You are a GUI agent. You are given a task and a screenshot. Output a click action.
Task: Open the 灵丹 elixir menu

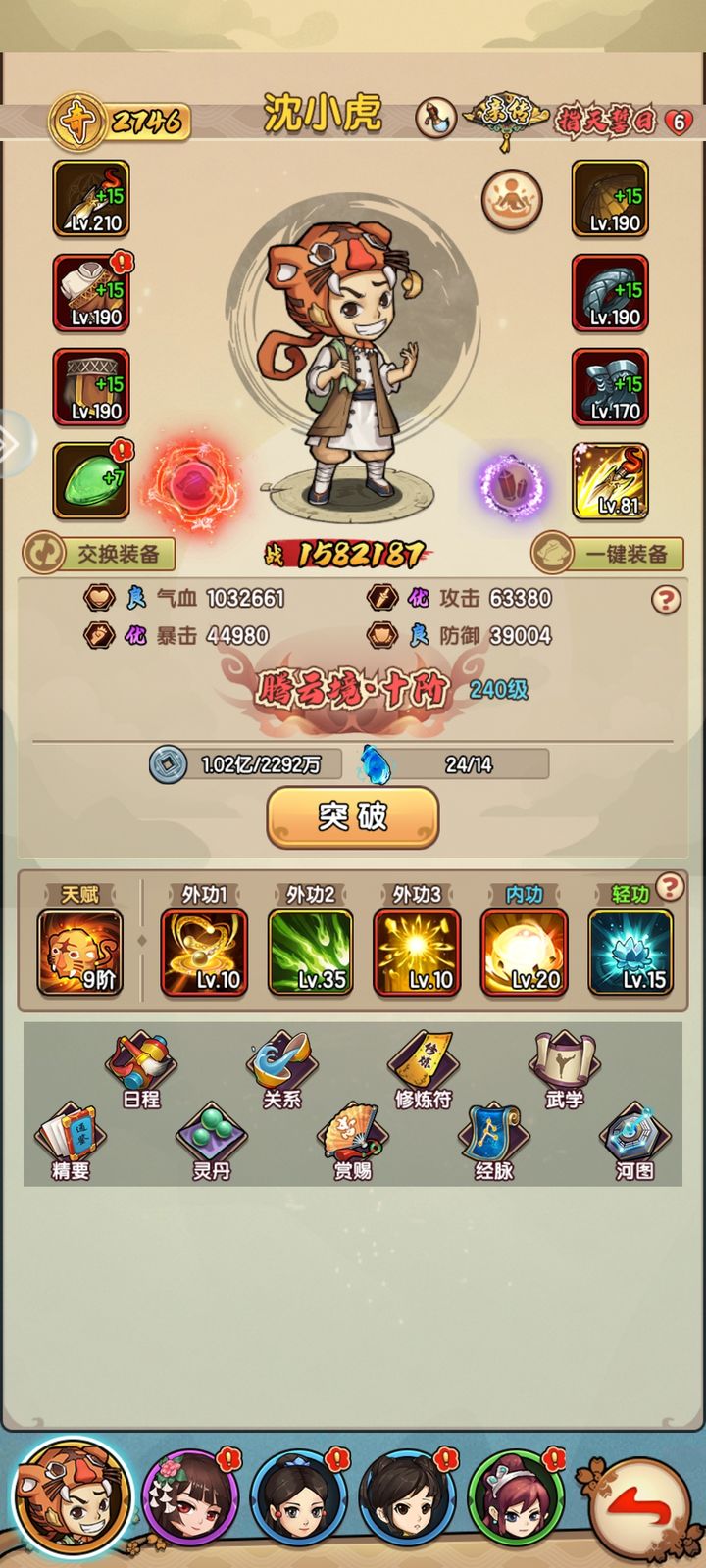pyautogui.click(x=211, y=1142)
